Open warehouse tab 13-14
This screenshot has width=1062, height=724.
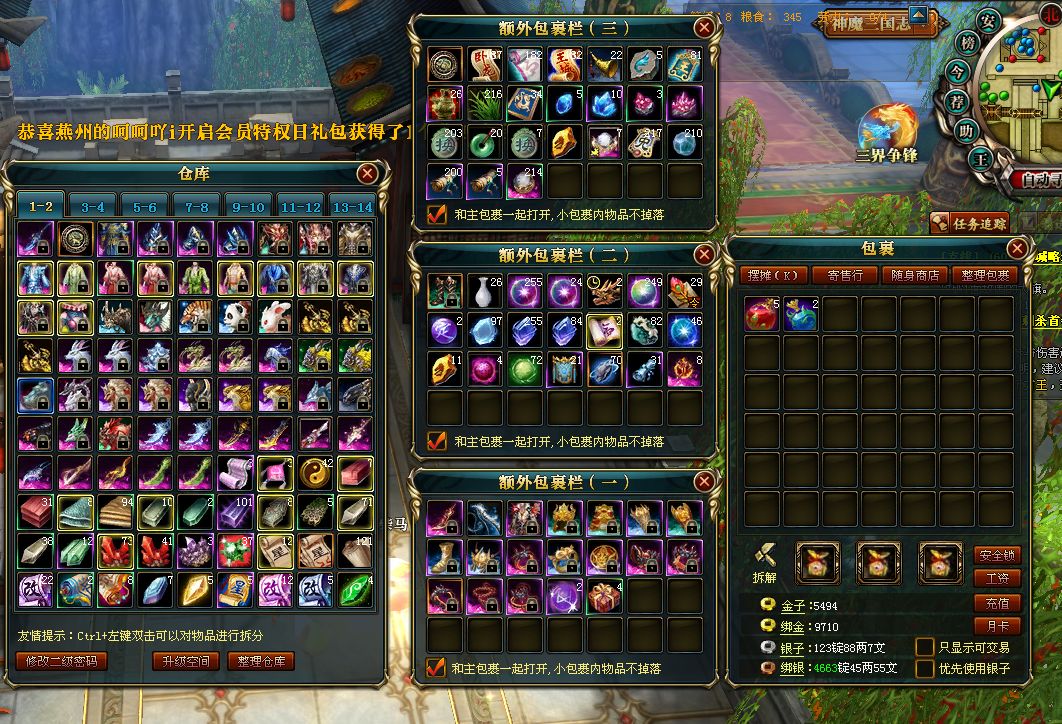click(351, 207)
